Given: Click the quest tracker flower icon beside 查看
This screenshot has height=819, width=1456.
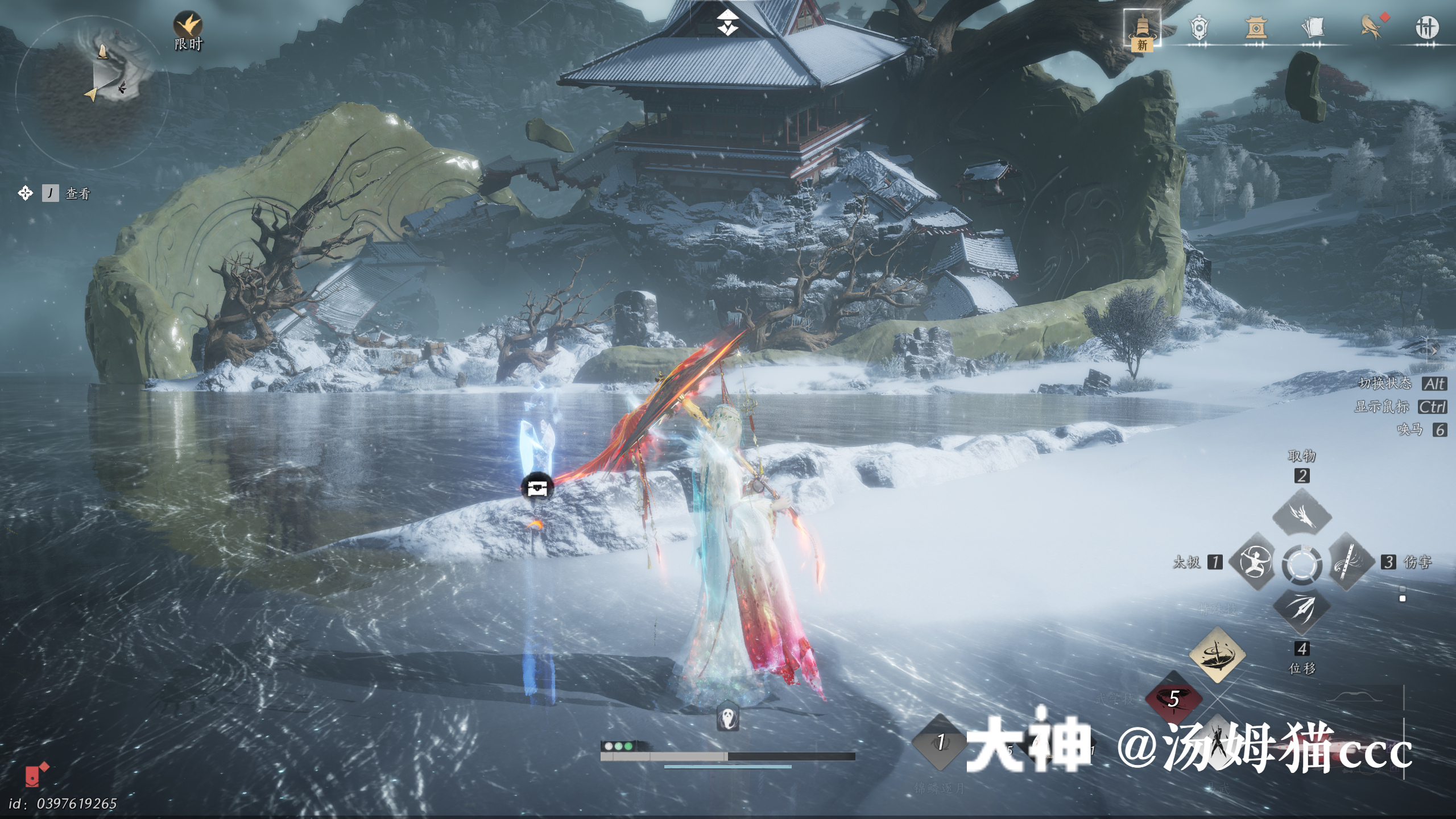Looking at the screenshot, I should (25, 193).
